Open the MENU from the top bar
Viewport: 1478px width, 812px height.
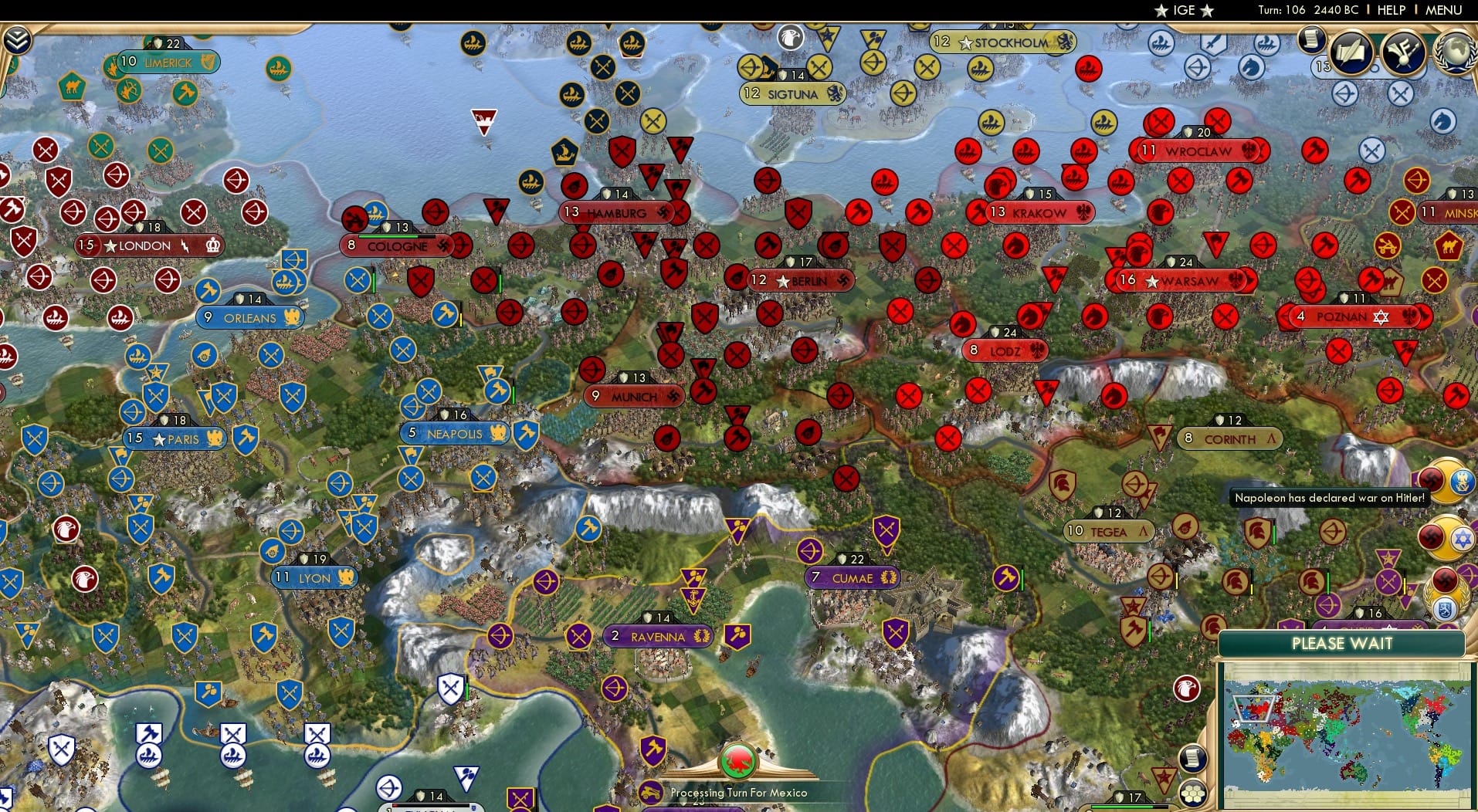[1443, 11]
